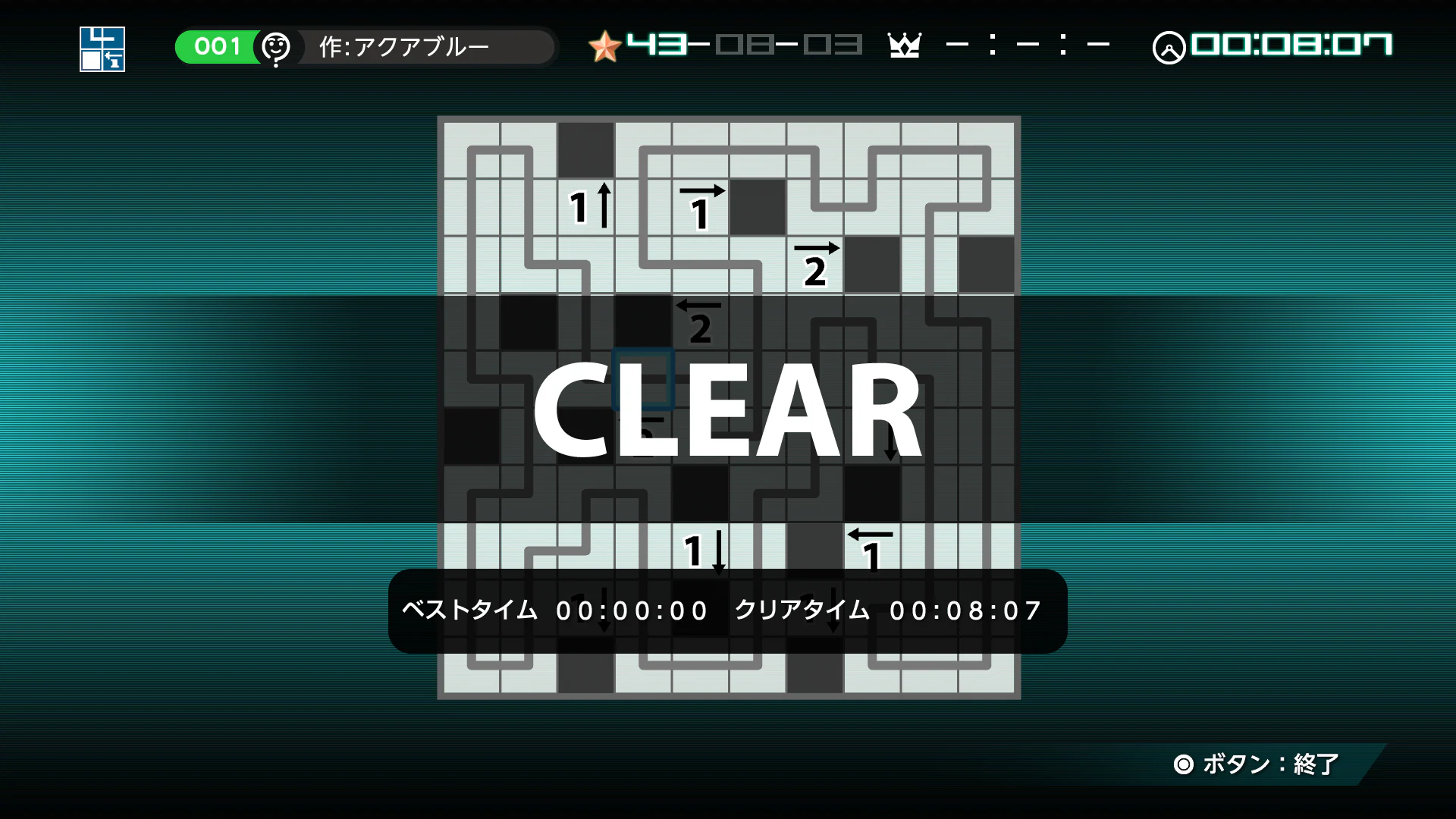Click the star icon before the 43-08-03 code
1456x819 pixels.
(604, 45)
